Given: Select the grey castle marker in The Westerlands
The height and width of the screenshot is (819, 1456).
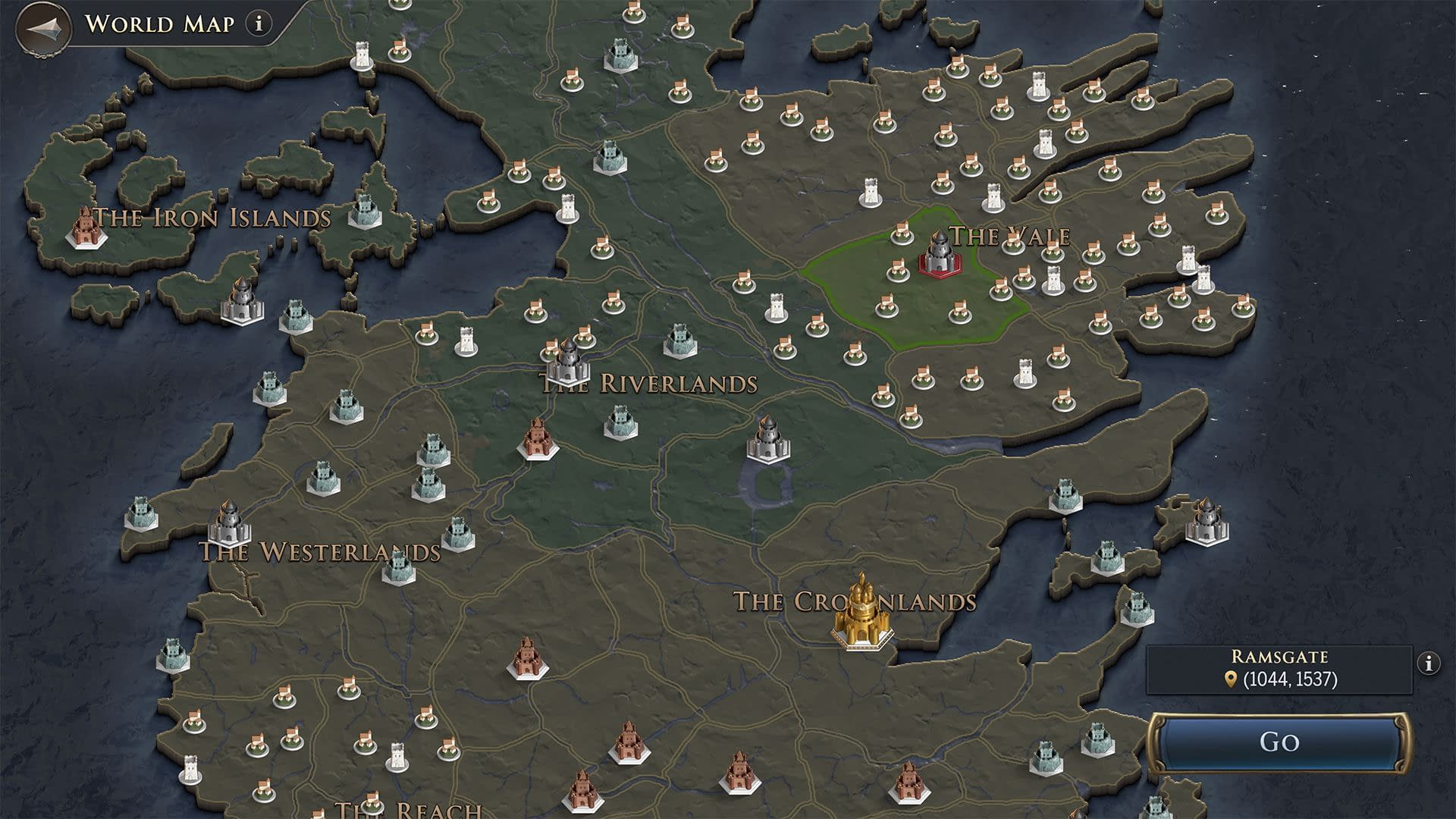Looking at the screenshot, I should pyautogui.click(x=228, y=523).
